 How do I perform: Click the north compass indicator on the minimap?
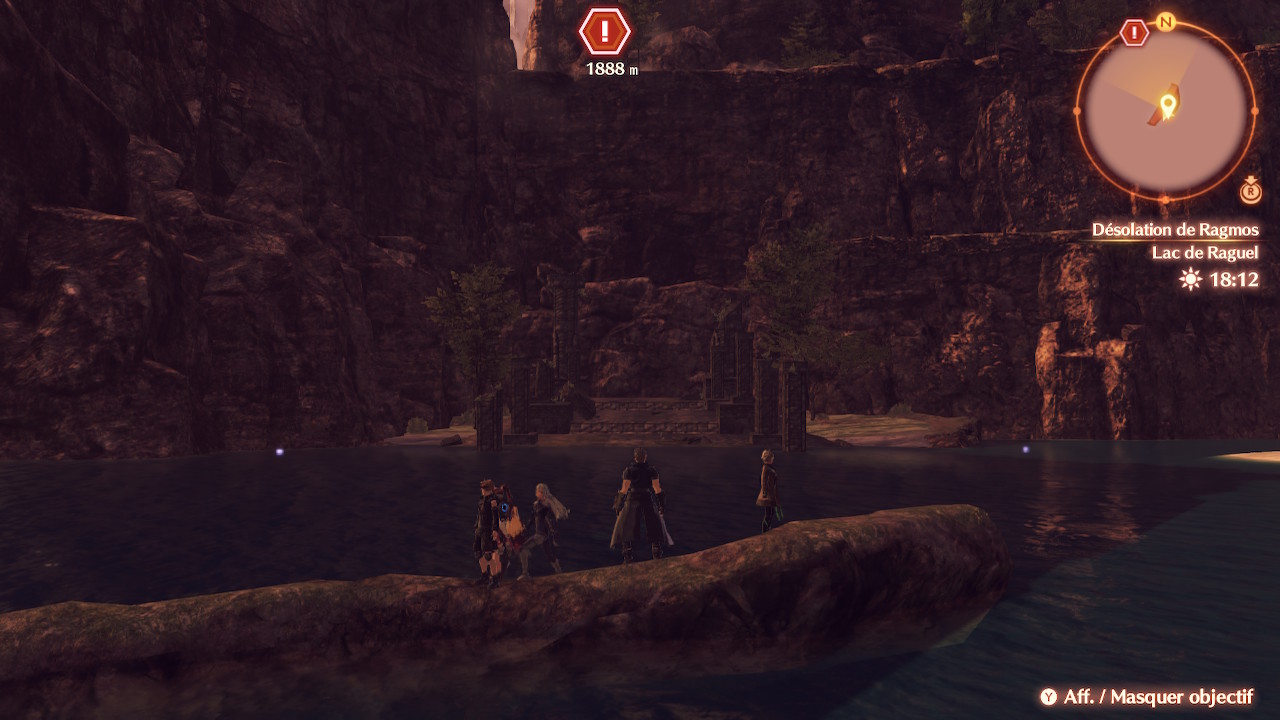coord(1165,21)
